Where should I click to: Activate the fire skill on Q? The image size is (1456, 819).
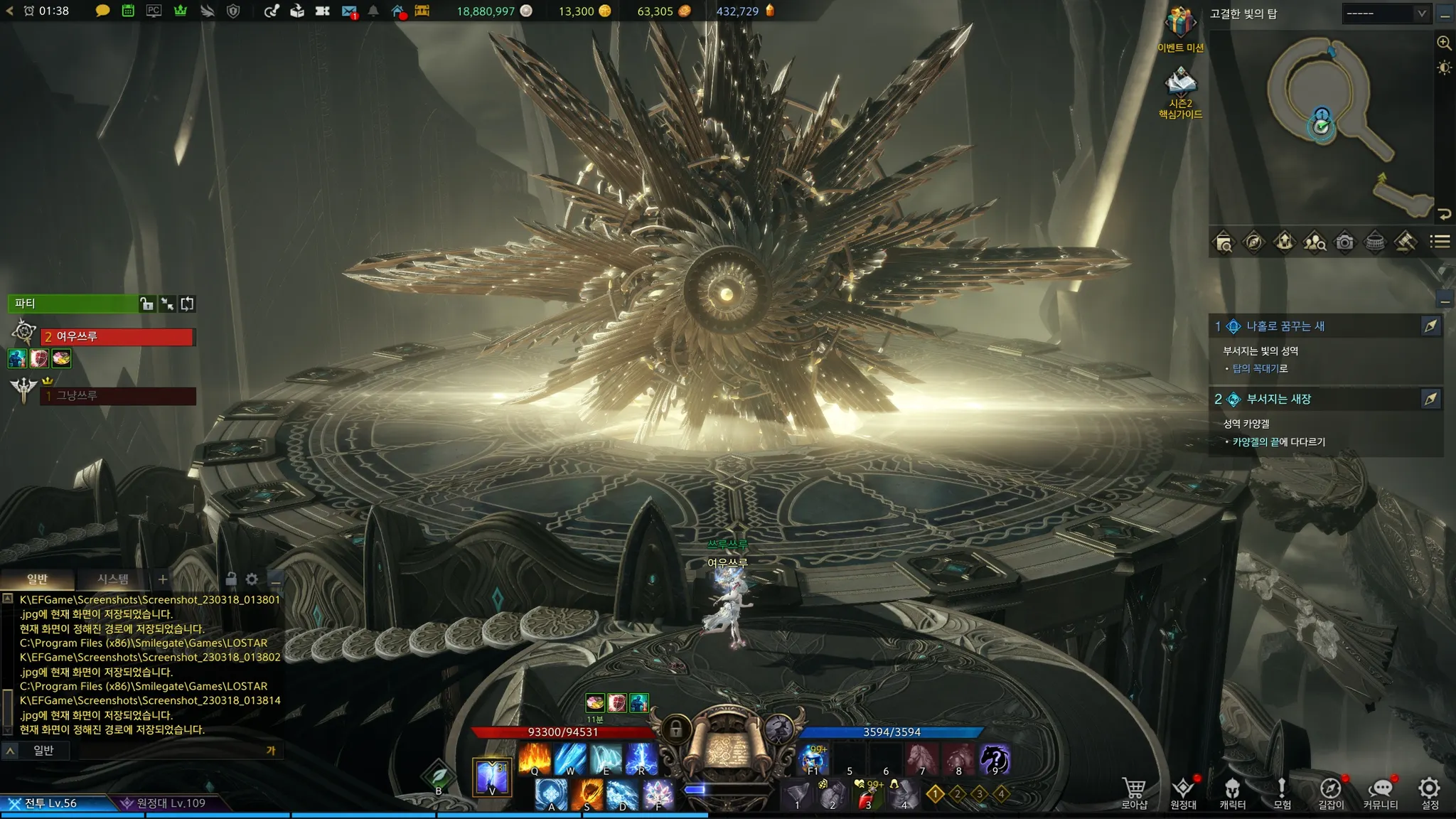click(535, 759)
